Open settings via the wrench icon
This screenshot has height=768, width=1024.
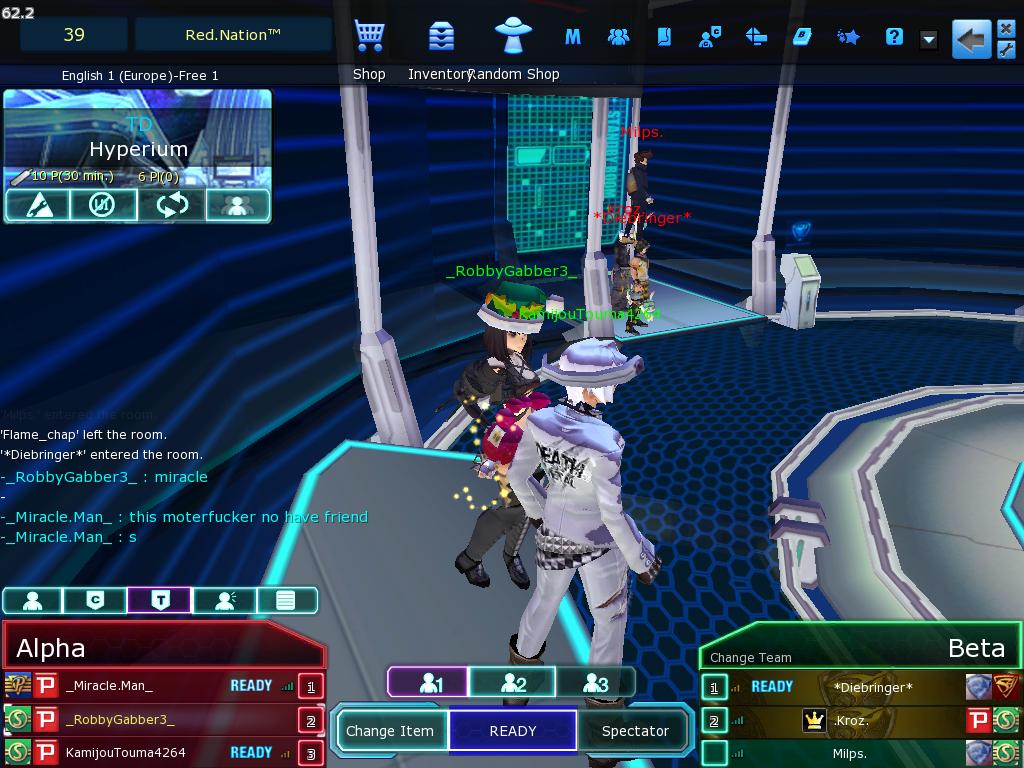1006,50
